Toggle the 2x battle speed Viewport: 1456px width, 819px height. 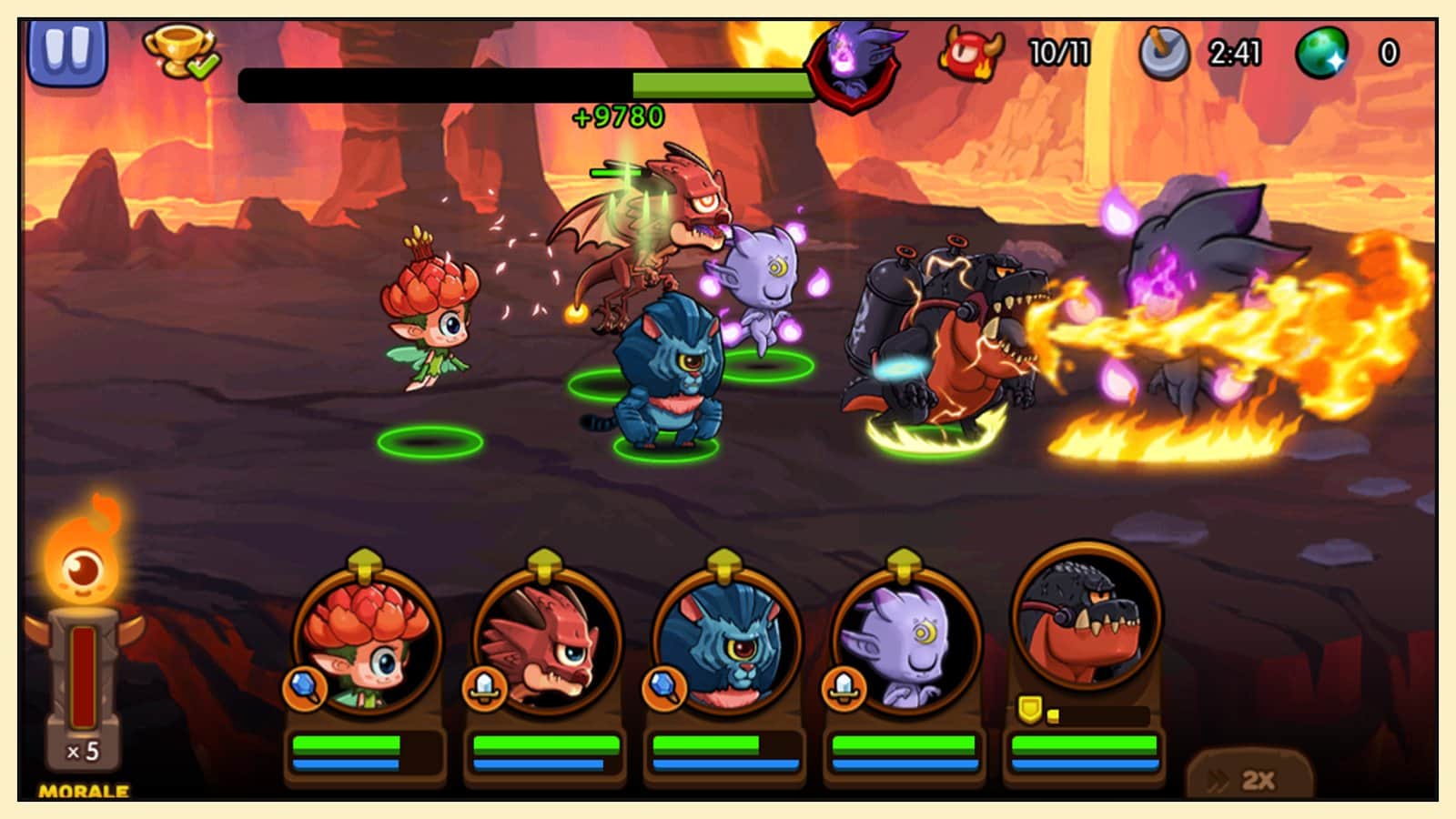click(1249, 778)
